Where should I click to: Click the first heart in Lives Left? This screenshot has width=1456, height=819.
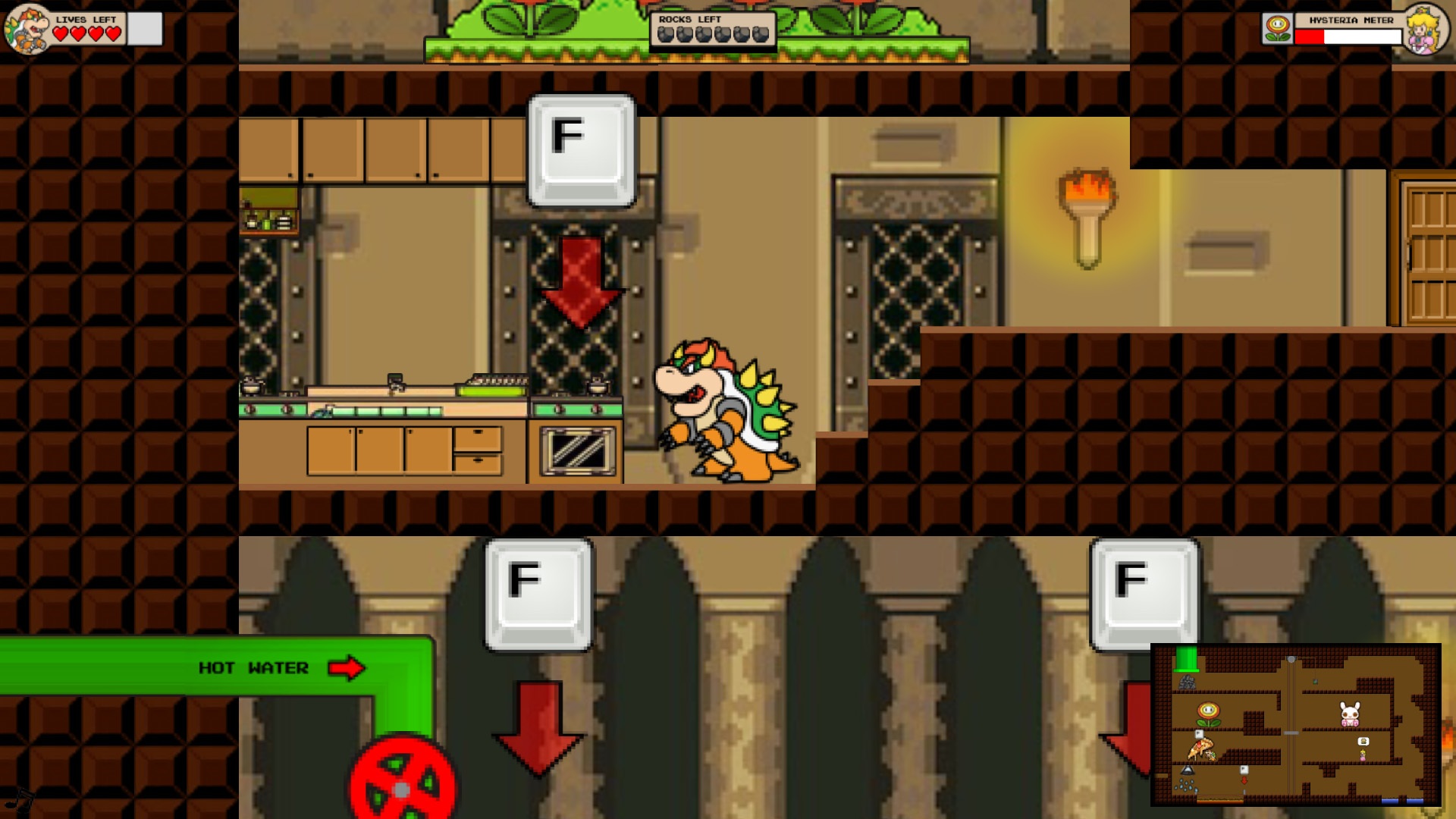click(58, 33)
